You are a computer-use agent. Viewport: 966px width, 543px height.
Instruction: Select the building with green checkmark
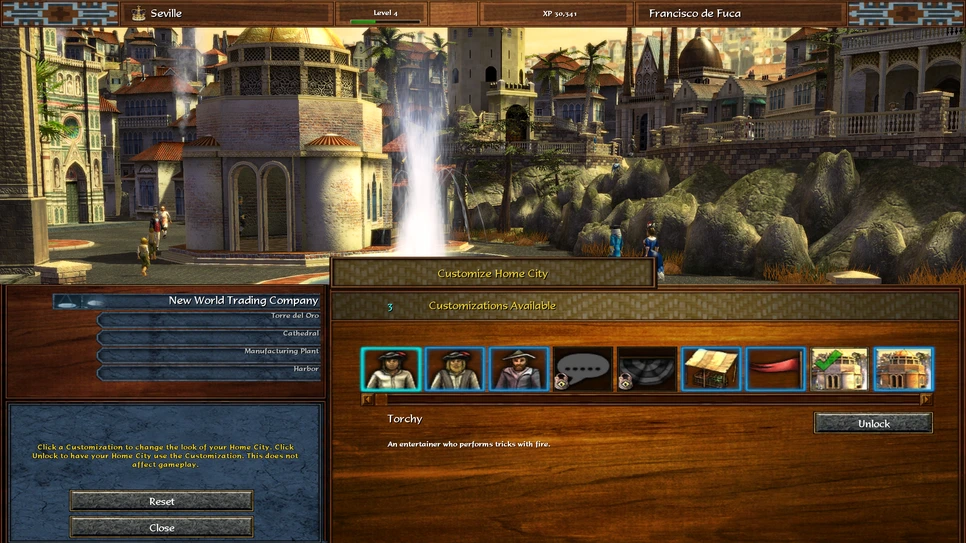(839, 369)
